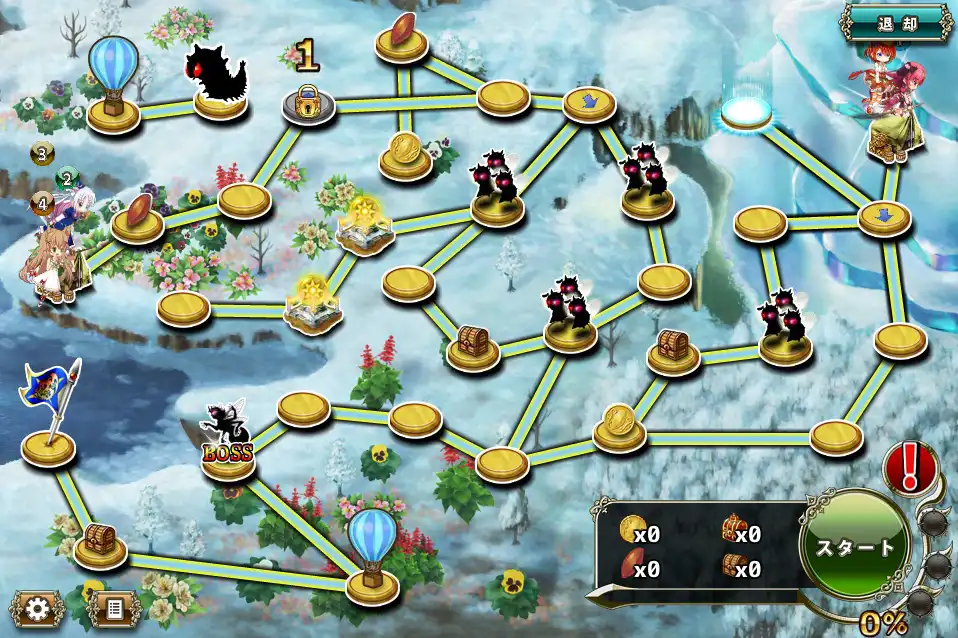
Task: Tap the green スタート start button
Action: coord(854,547)
